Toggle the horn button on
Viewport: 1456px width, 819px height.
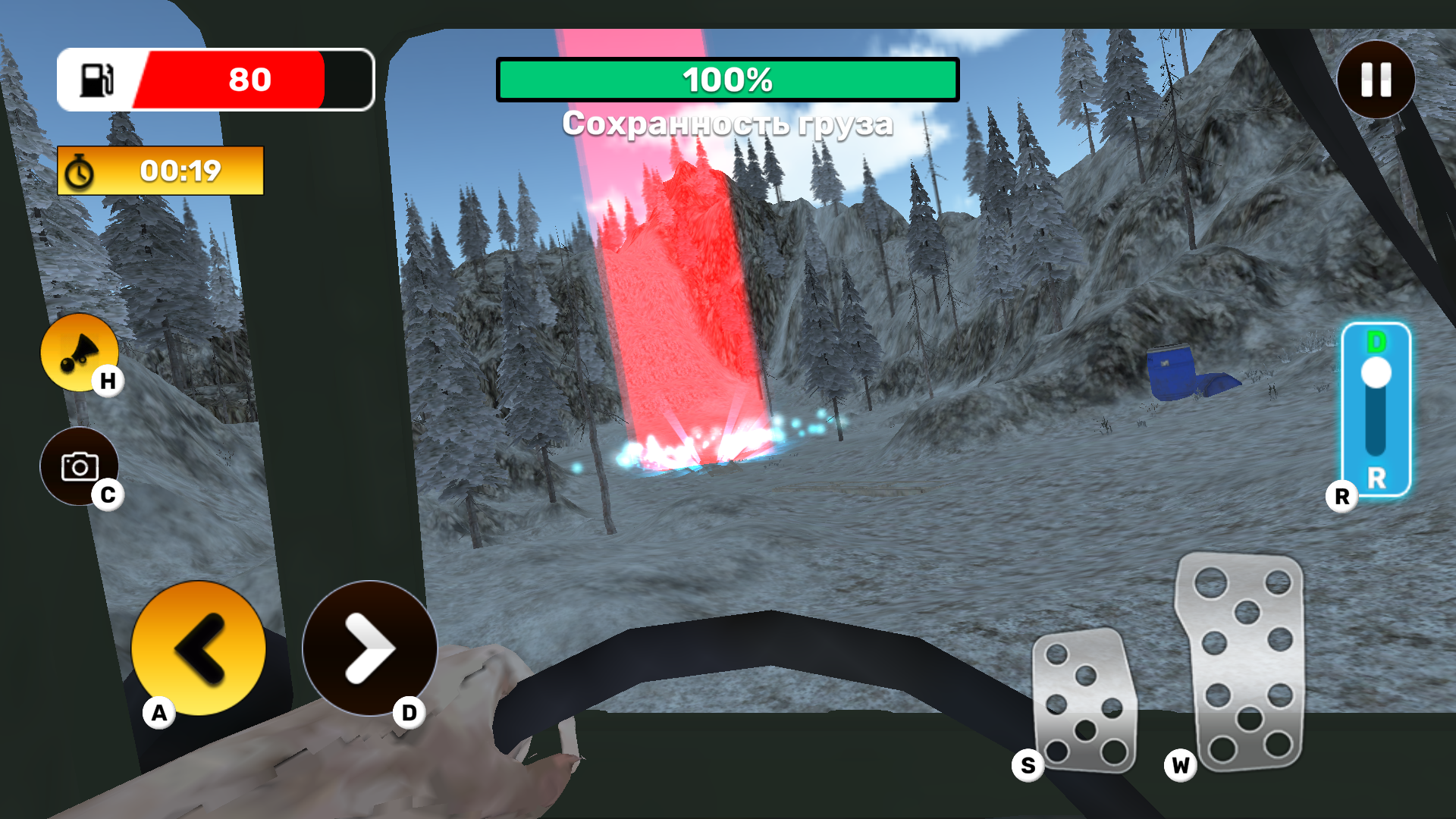click(79, 350)
